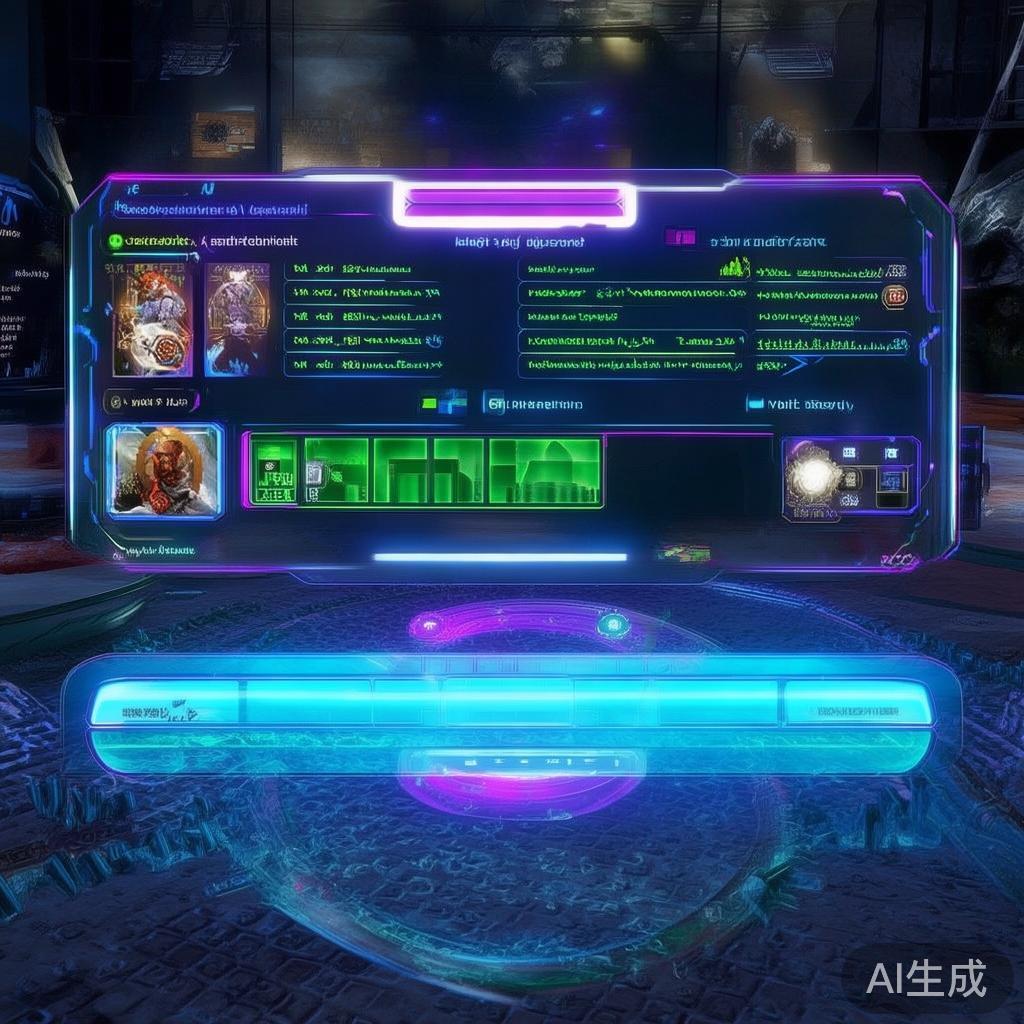Open the large red warrior portrait
Viewport: 1024px width, 1024px height.
(164, 470)
